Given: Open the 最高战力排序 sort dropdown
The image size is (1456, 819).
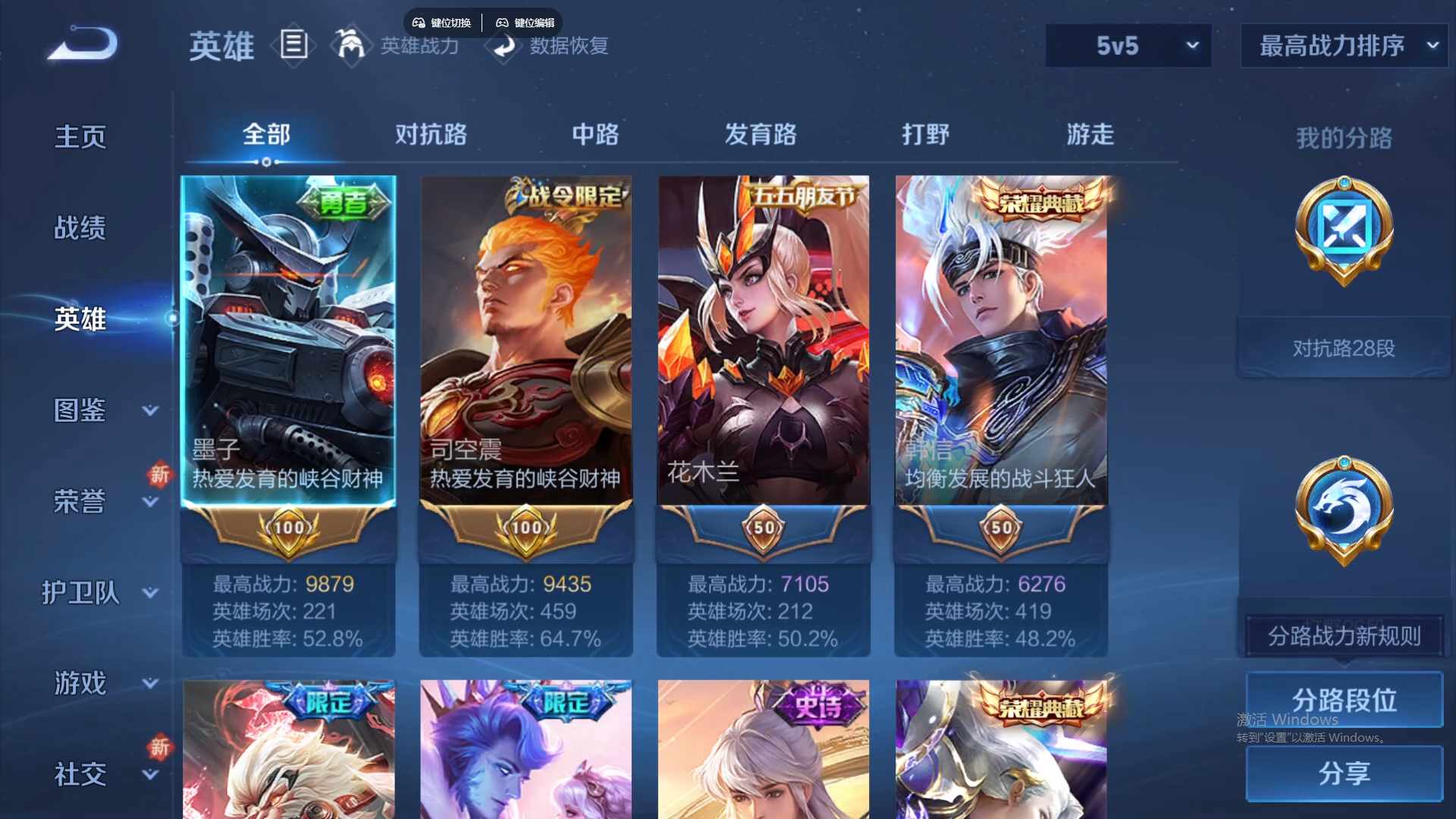Looking at the screenshot, I should [x=1343, y=45].
